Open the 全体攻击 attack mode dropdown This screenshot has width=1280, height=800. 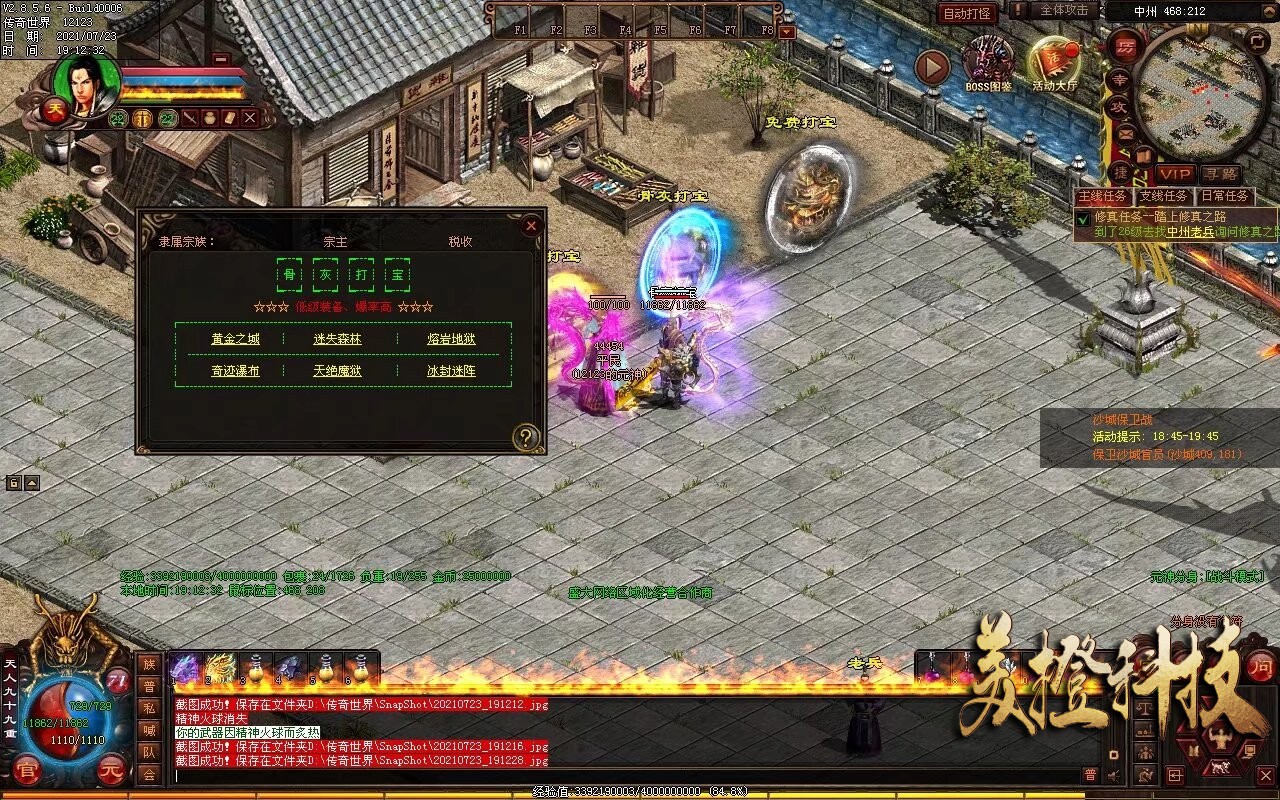click(1063, 11)
